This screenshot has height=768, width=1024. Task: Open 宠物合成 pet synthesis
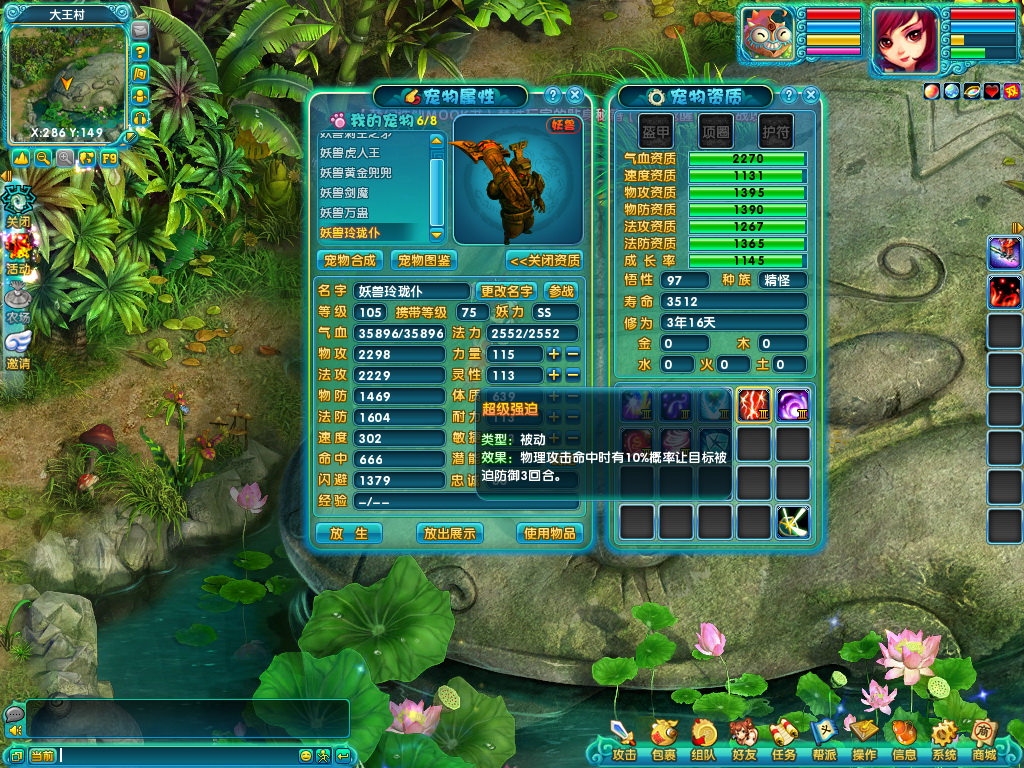(x=350, y=261)
